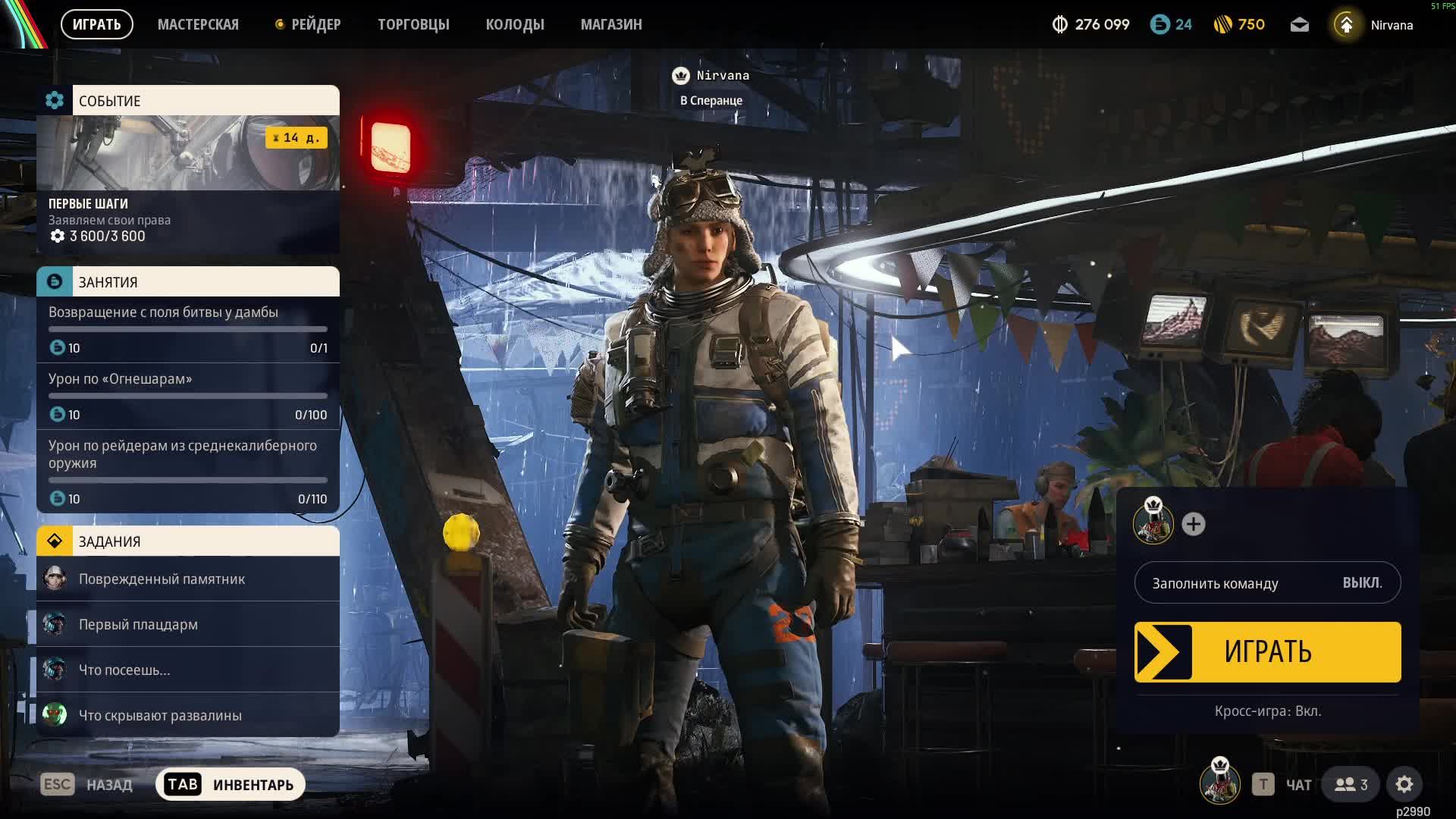Select the Колоды tab

tap(515, 24)
